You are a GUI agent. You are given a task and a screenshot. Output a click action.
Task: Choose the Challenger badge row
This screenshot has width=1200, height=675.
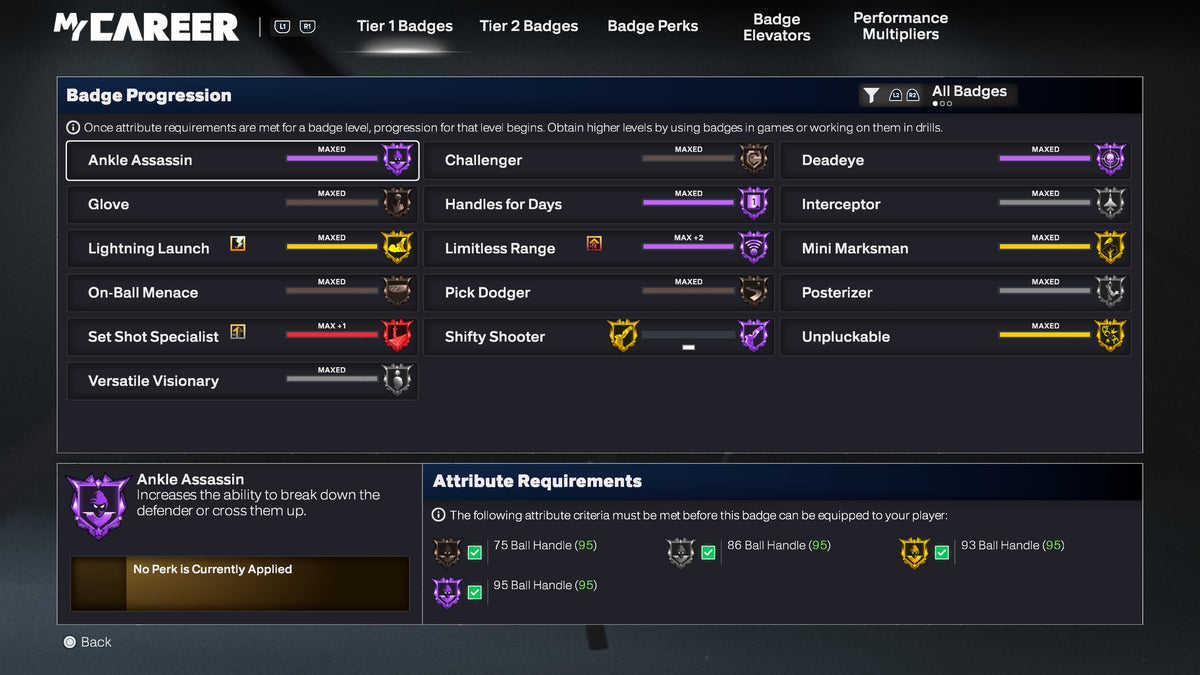click(x=598, y=160)
